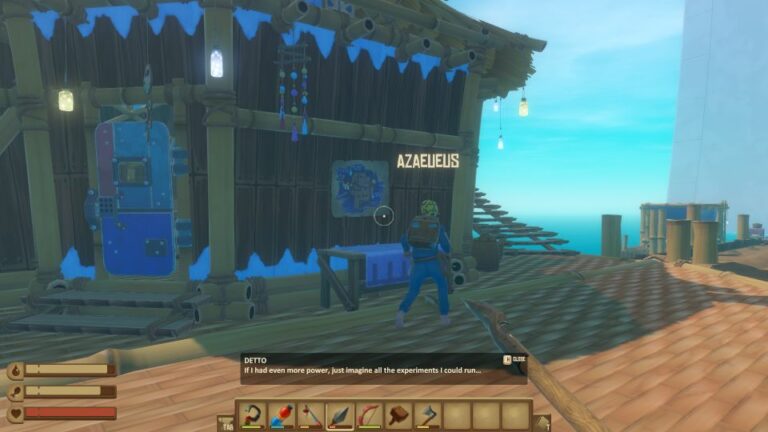
Task: Equip the axe from the hotbar
Action: coord(428,415)
